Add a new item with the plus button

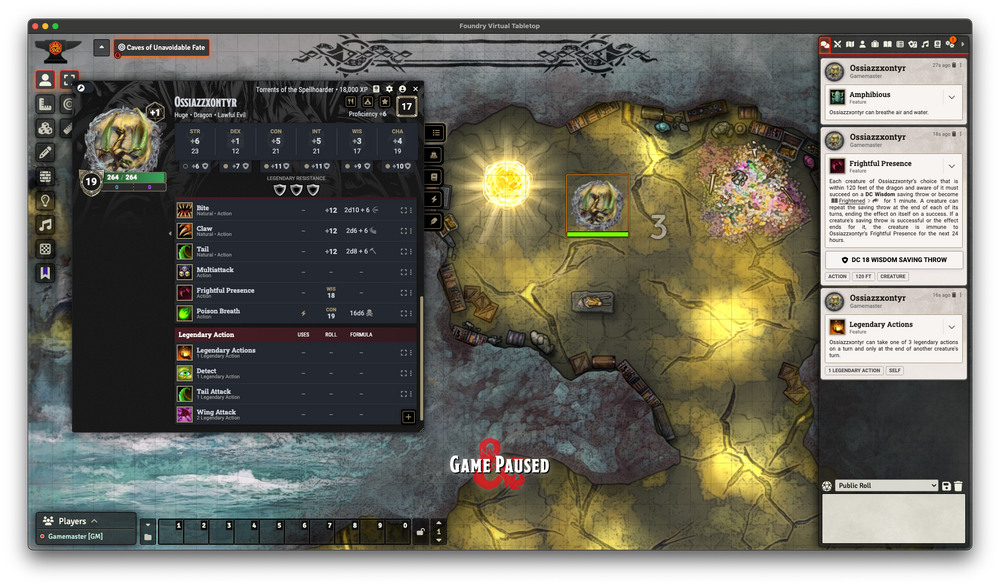tap(408, 417)
